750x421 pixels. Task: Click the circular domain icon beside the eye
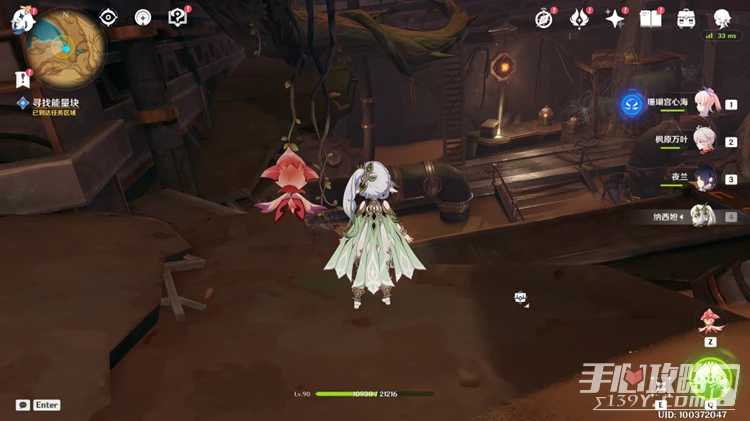point(143,17)
